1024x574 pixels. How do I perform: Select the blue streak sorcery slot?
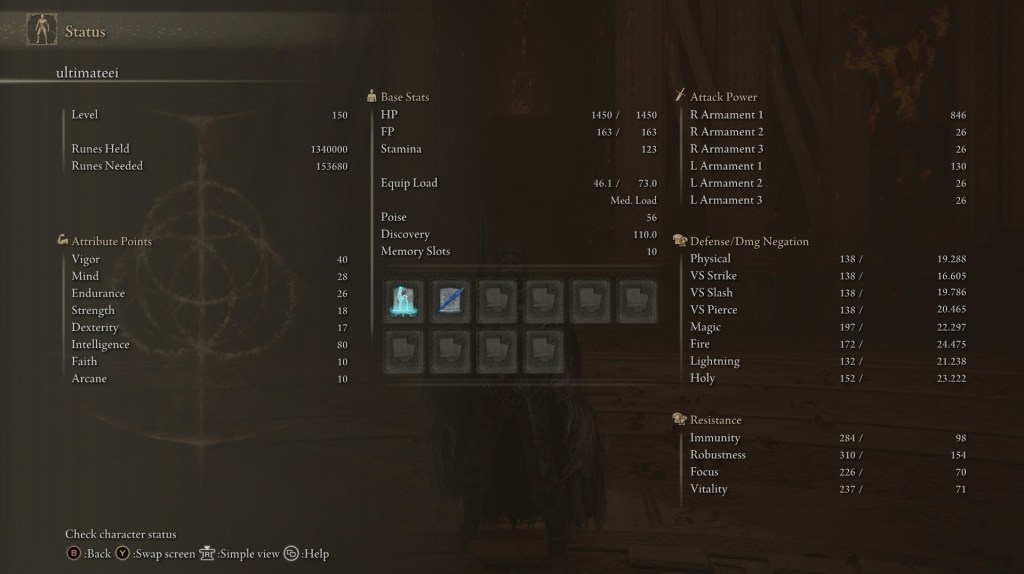pos(451,300)
